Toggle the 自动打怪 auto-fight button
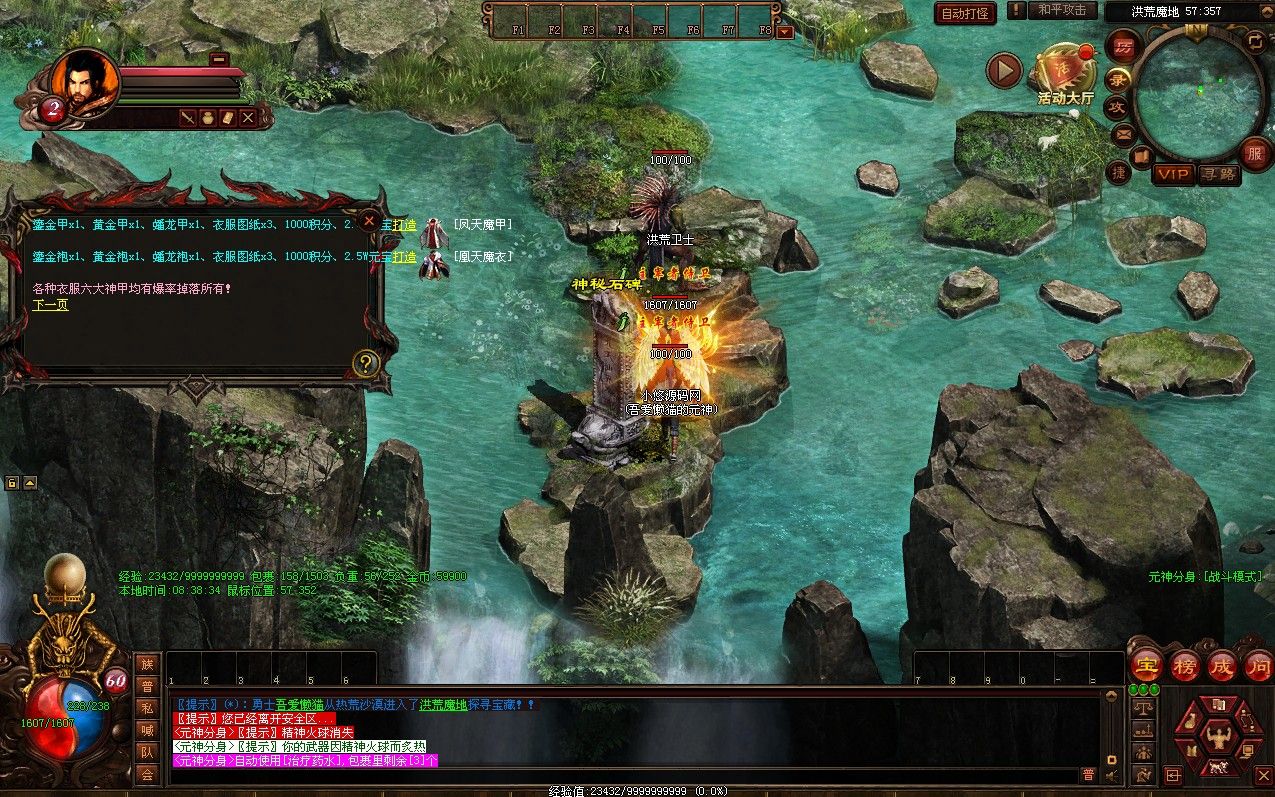The image size is (1275, 797). (x=965, y=13)
